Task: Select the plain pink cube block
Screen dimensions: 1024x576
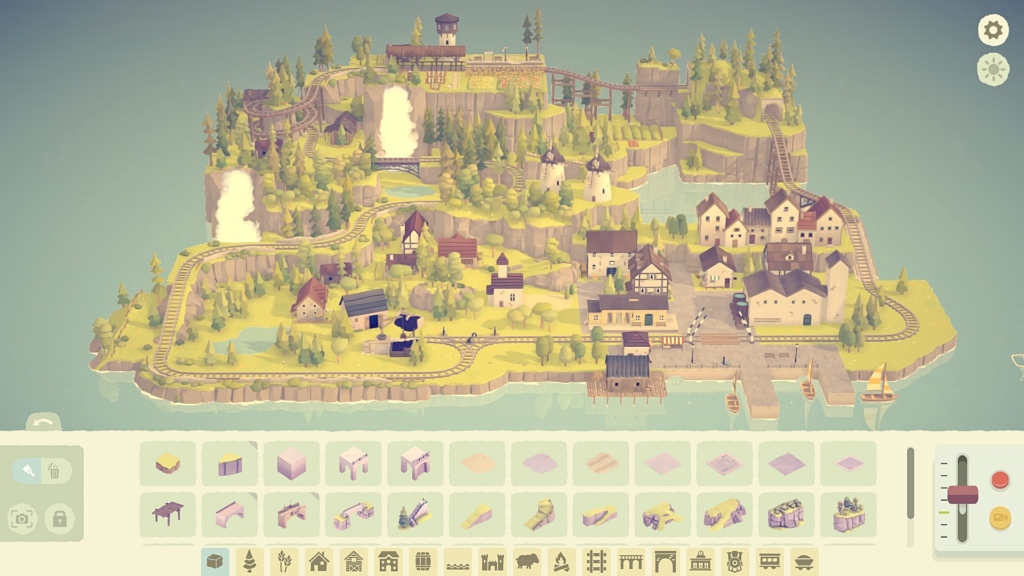Action: click(x=291, y=464)
